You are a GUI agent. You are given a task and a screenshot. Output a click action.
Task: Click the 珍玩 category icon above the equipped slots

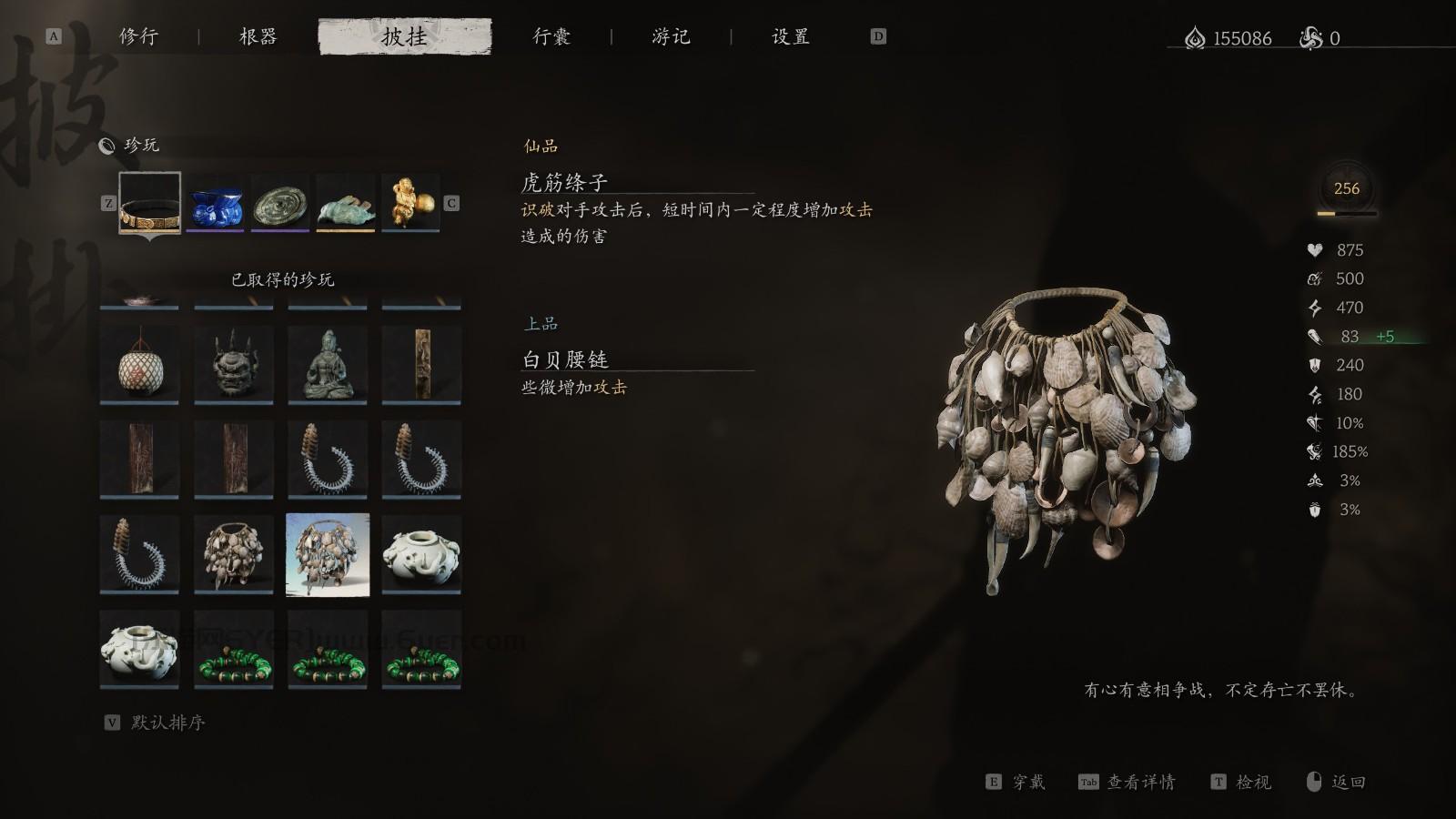point(106,145)
